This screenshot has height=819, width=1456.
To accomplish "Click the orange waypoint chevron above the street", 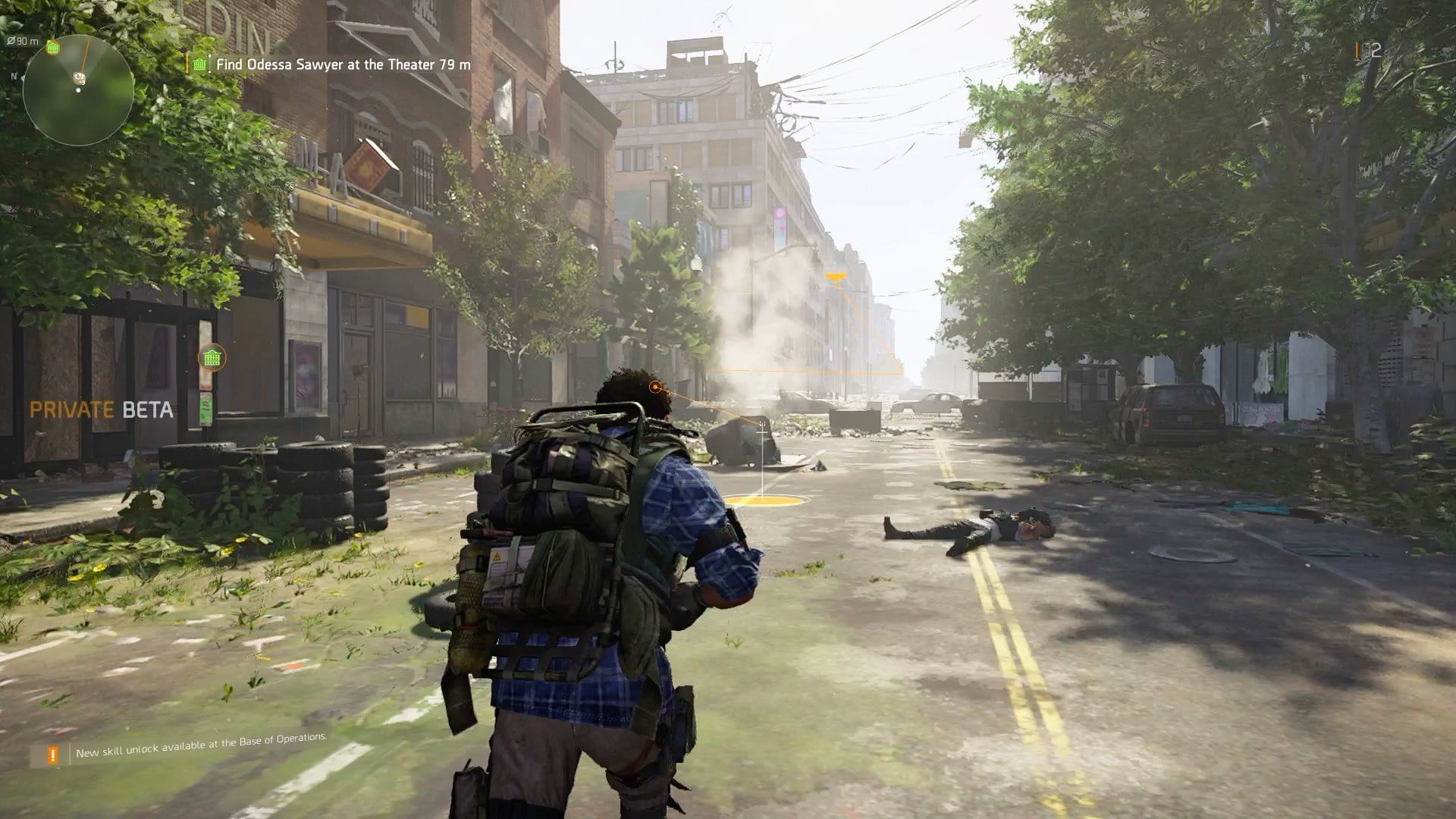I will coord(836,277).
